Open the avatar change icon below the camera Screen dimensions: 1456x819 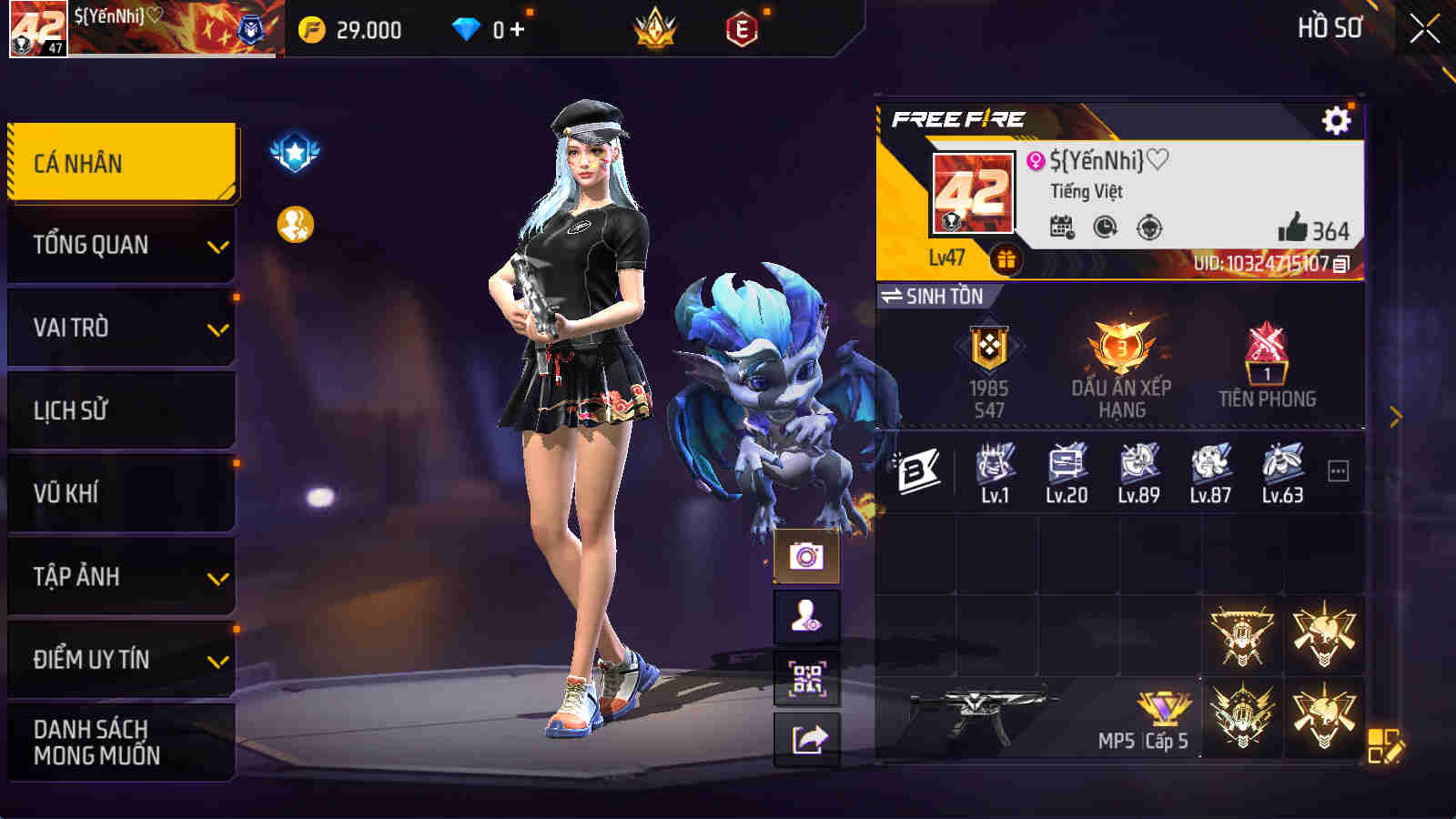(806, 618)
